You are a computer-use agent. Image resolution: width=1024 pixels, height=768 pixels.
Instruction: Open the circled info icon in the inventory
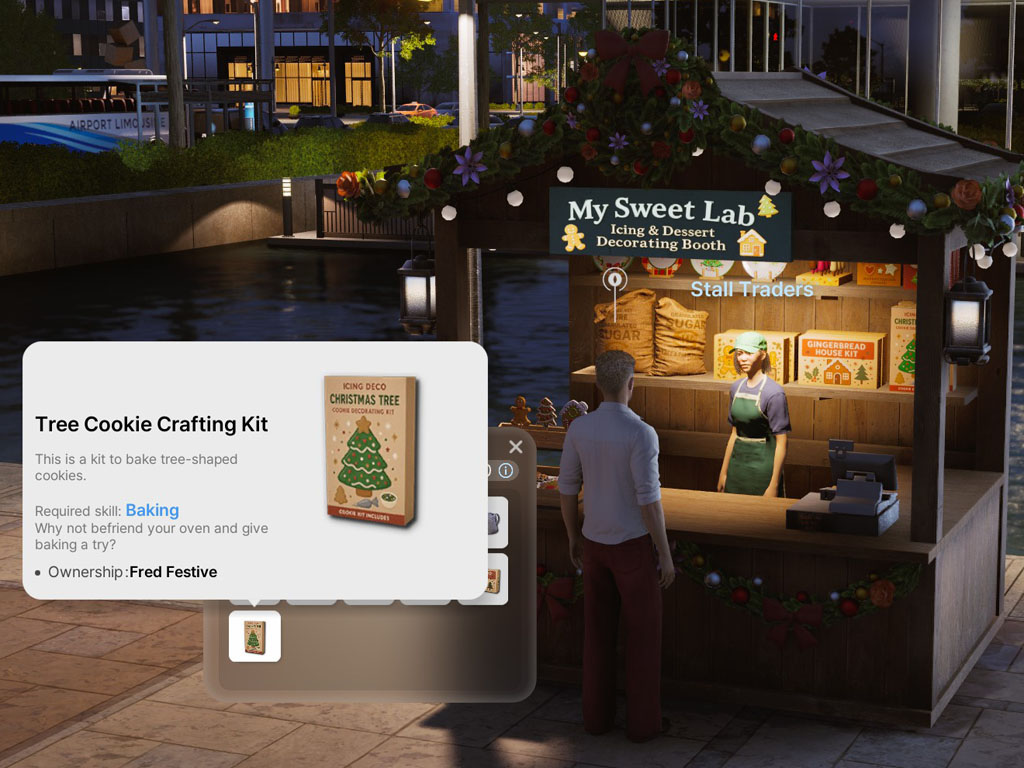tap(507, 471)
